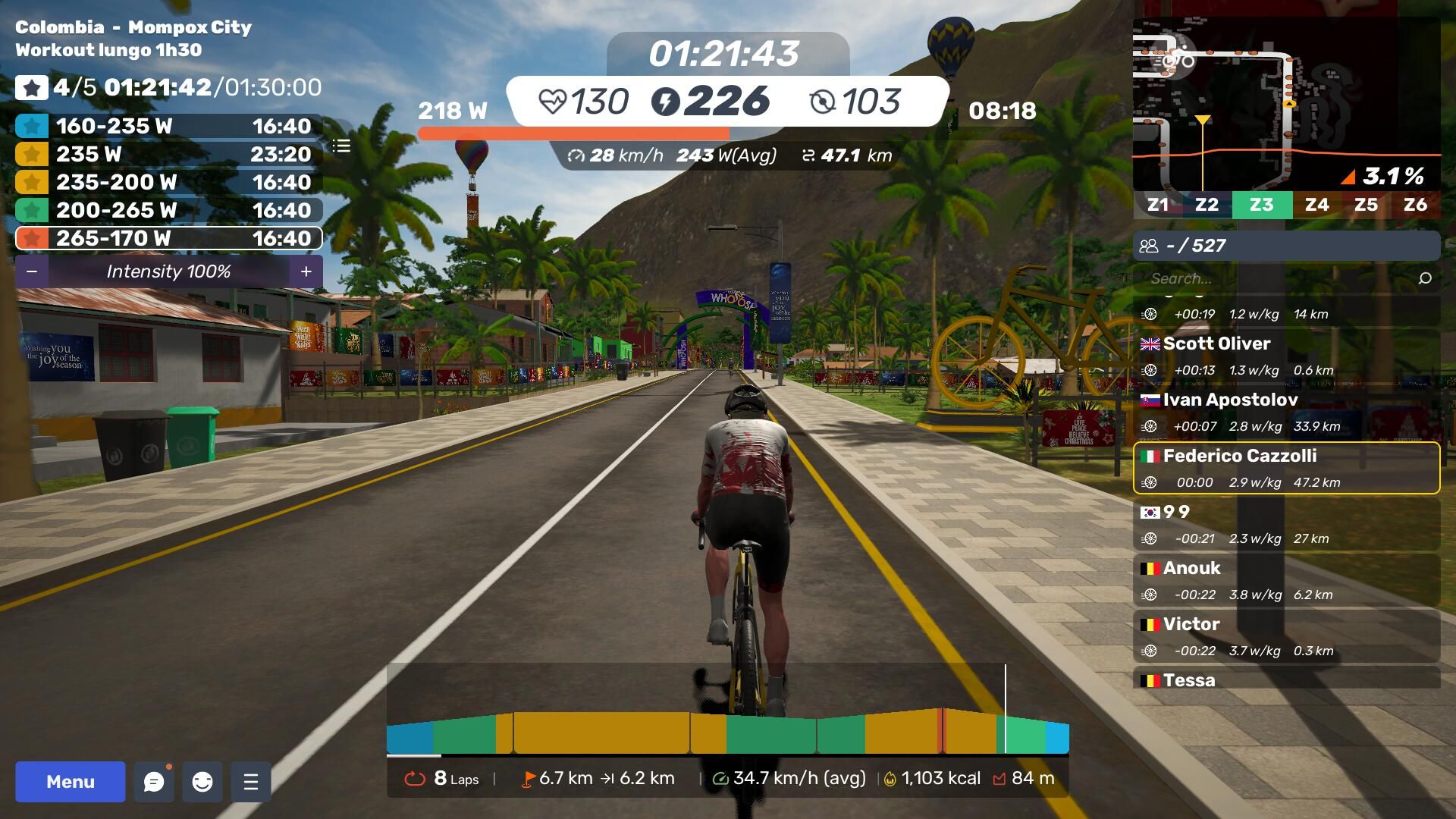Click the riders count 527 header
This screenshot has width=1456, height=819.
pos(1286,246)
